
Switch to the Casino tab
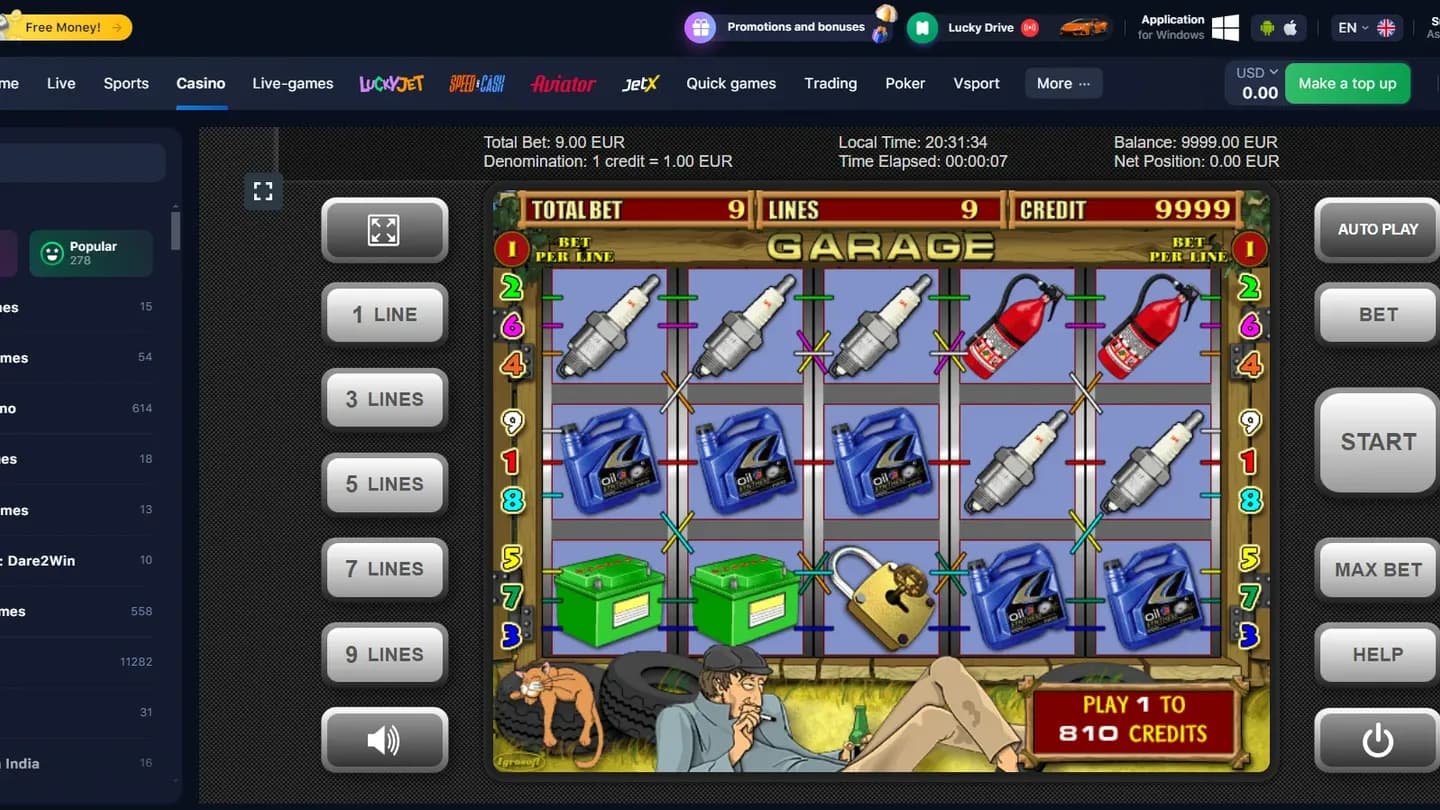[x=201, y=83]
